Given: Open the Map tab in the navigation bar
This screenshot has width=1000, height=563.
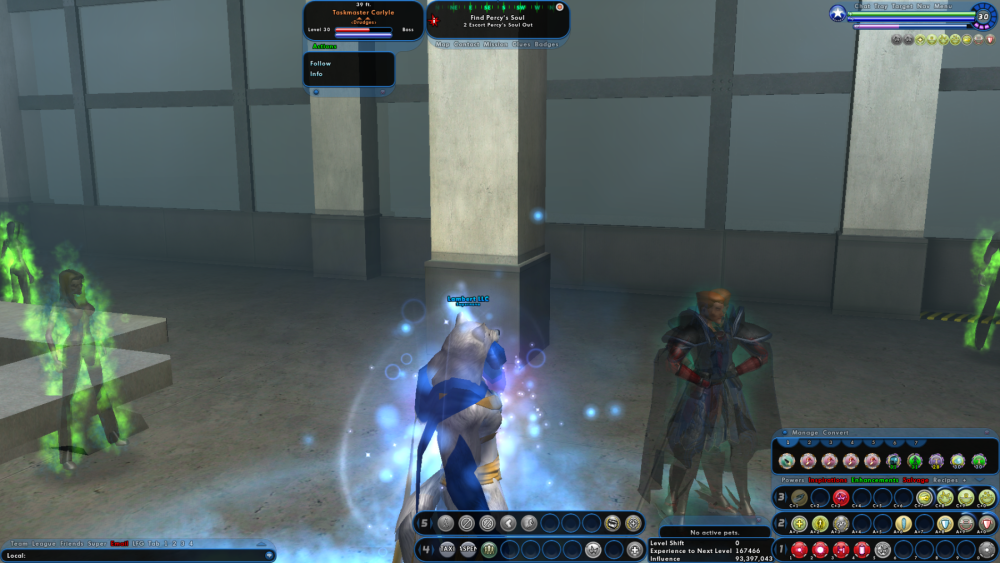Looking at the screenshot, I should click(x=443, y=44).
